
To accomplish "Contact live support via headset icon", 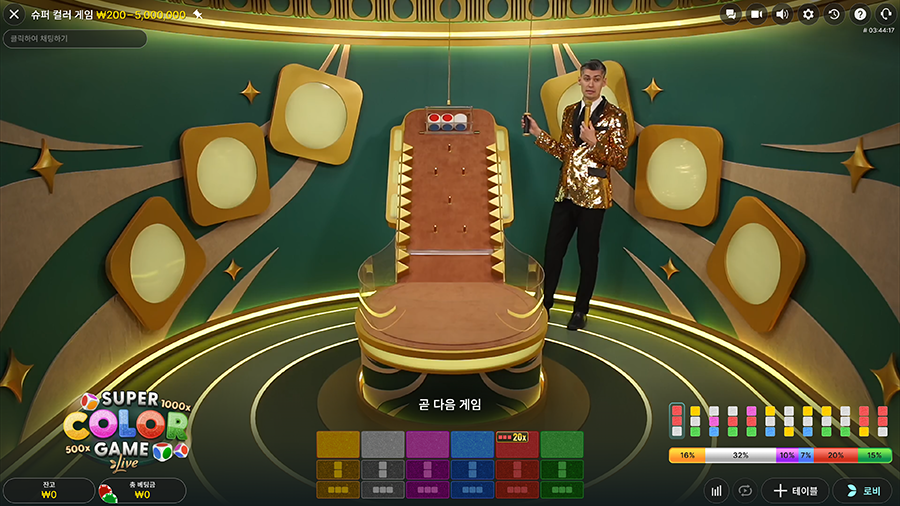I will (885, 15).
